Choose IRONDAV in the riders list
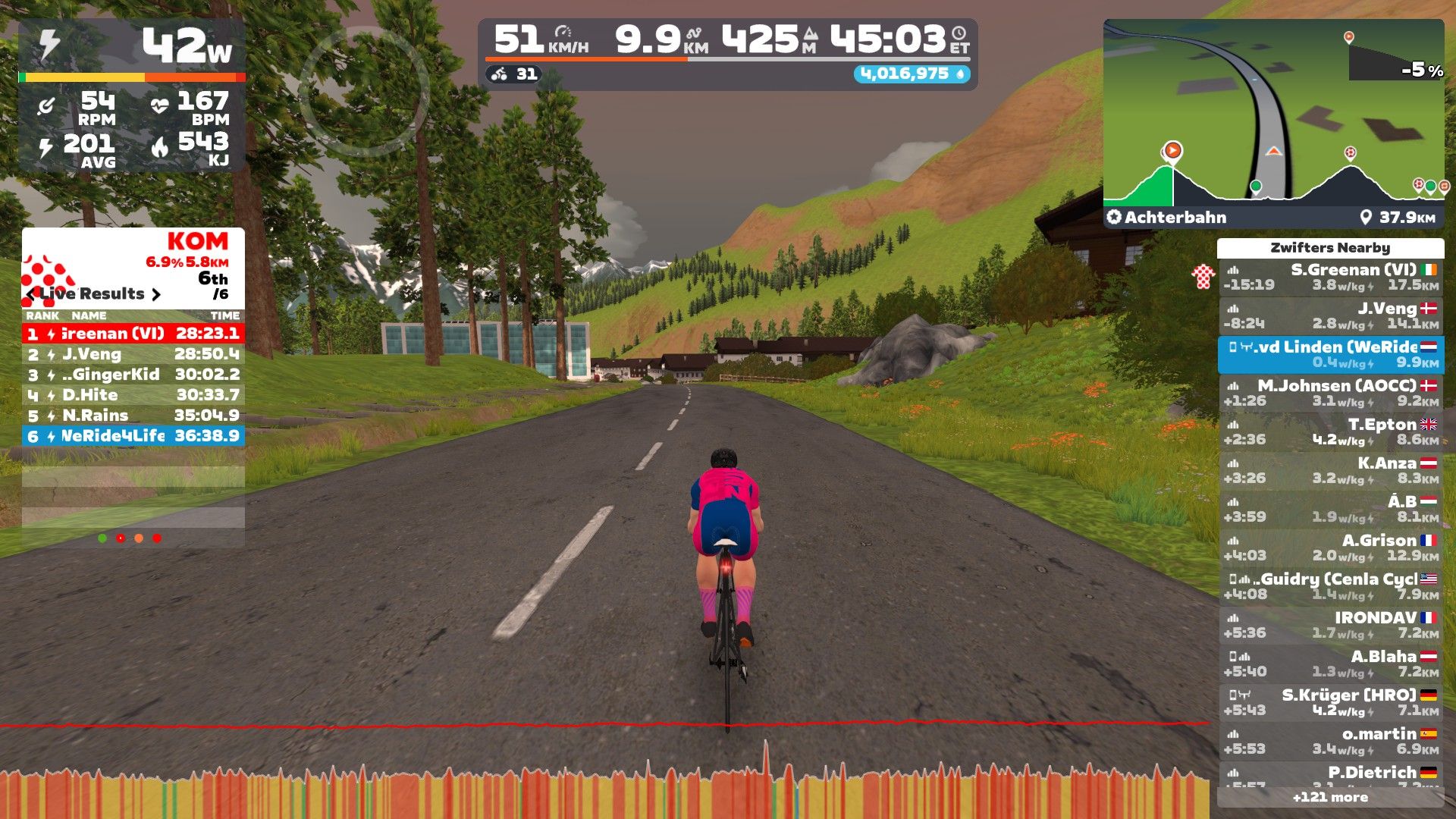 (1331, 626)
